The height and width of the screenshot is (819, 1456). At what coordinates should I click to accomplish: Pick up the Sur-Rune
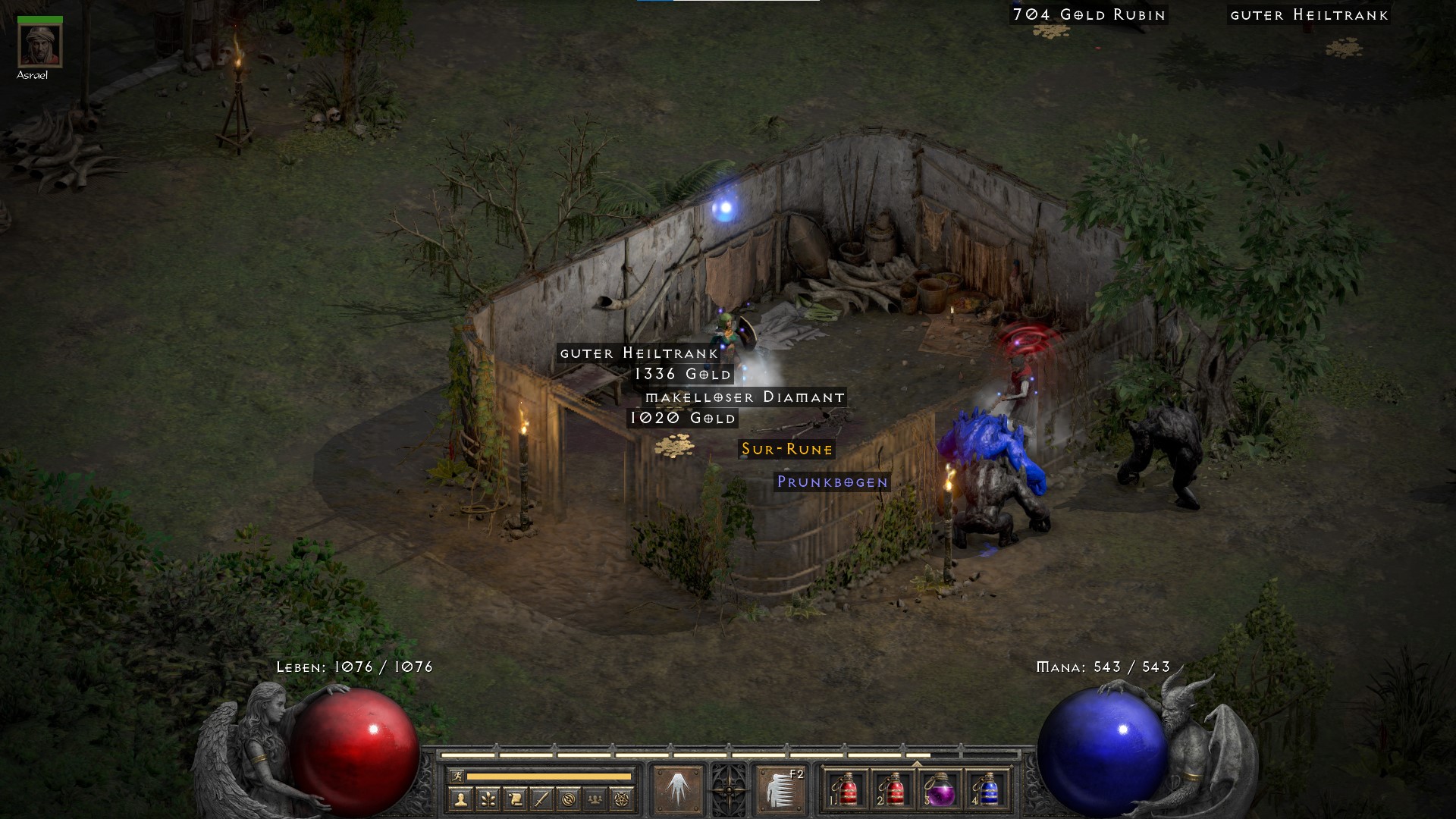coord(786,450)
